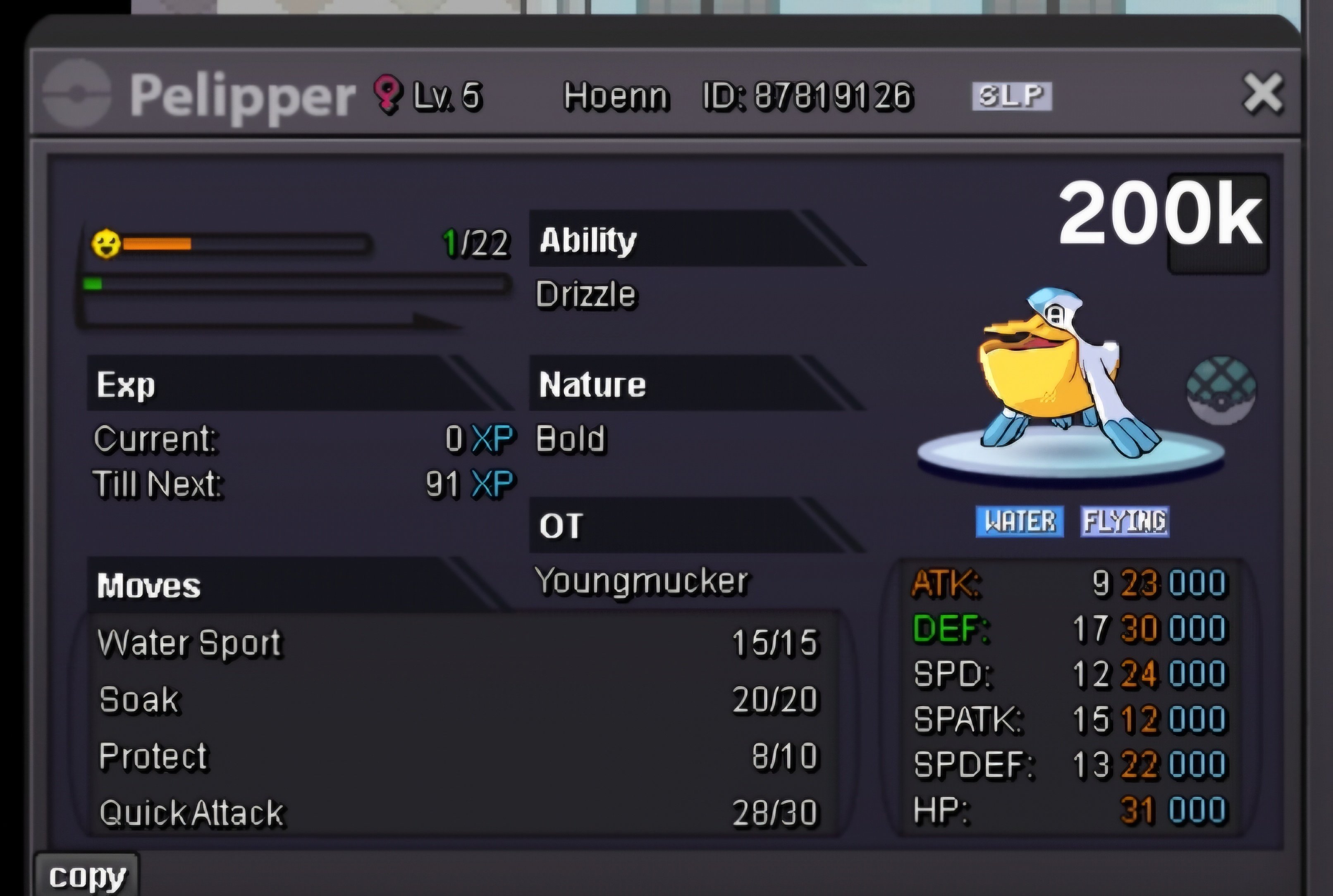
Task: Click the SLP status badge
Action: click(x=1012, y=95)
